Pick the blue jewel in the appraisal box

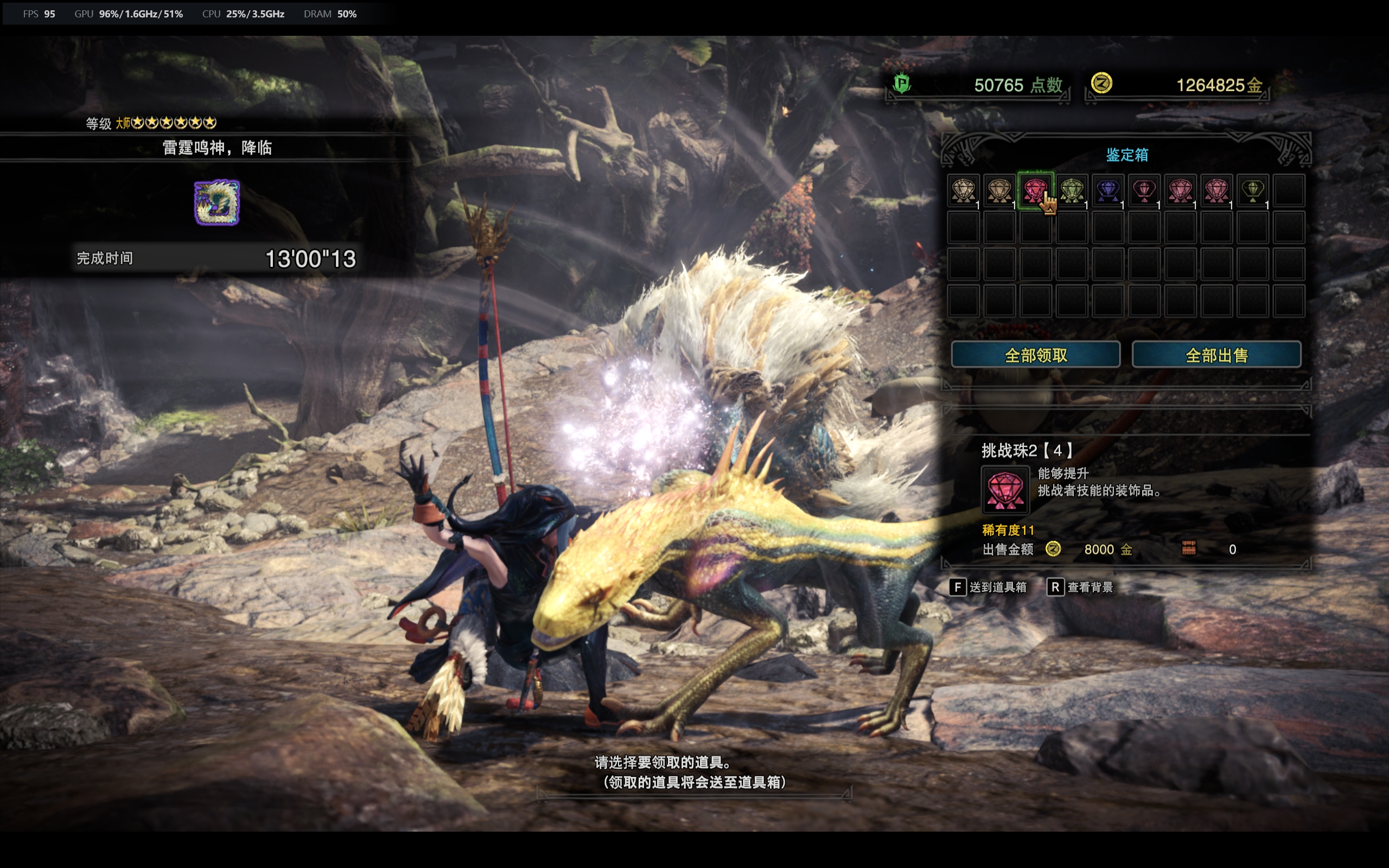1108,190
